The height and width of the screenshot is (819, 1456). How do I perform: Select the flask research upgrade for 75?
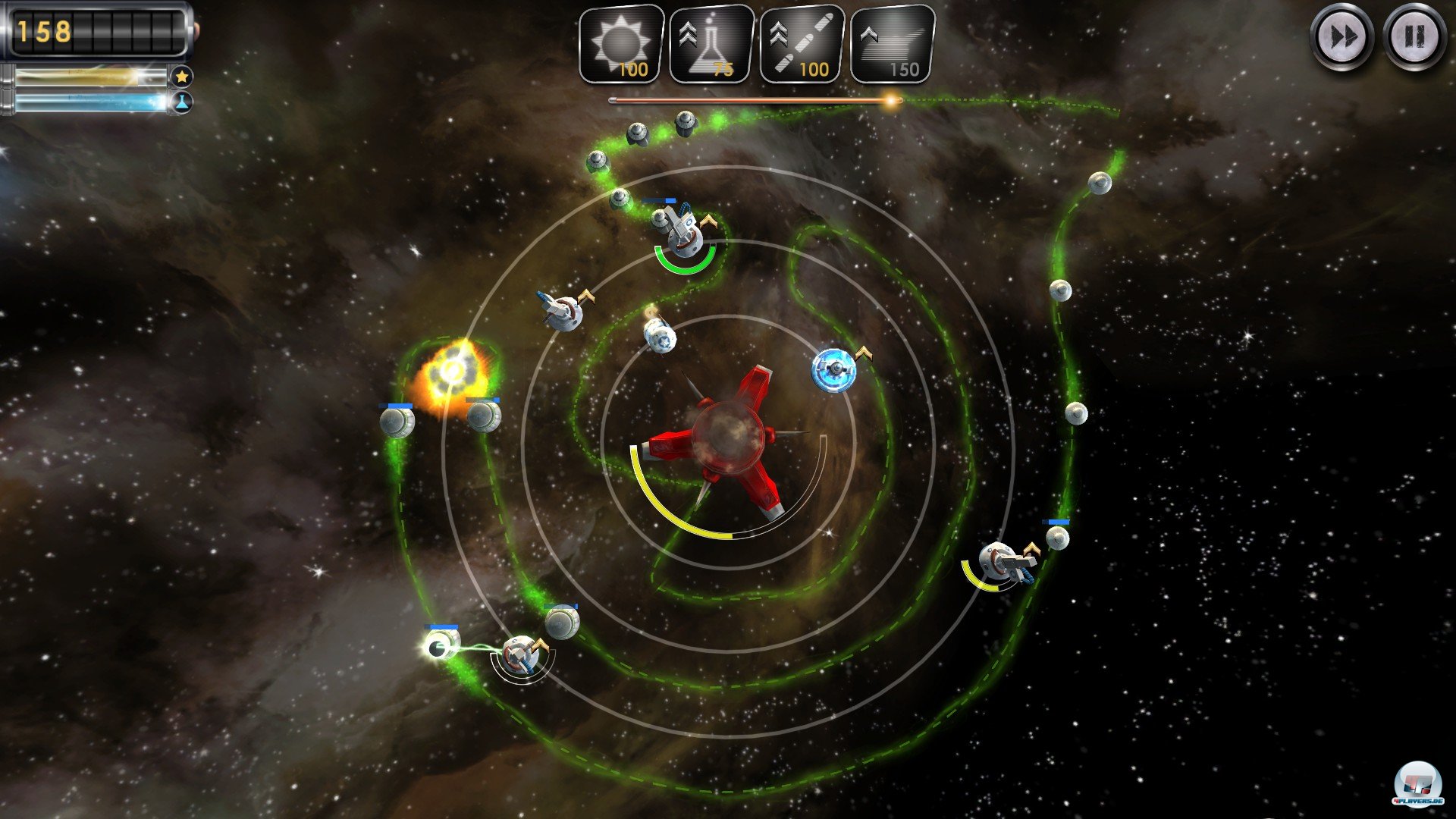(711, 44)
